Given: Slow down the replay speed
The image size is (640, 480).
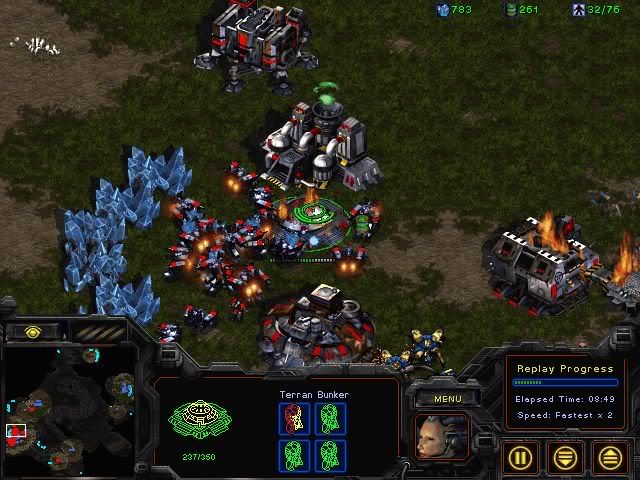Looking at the screenshot, I should (566, 458).
